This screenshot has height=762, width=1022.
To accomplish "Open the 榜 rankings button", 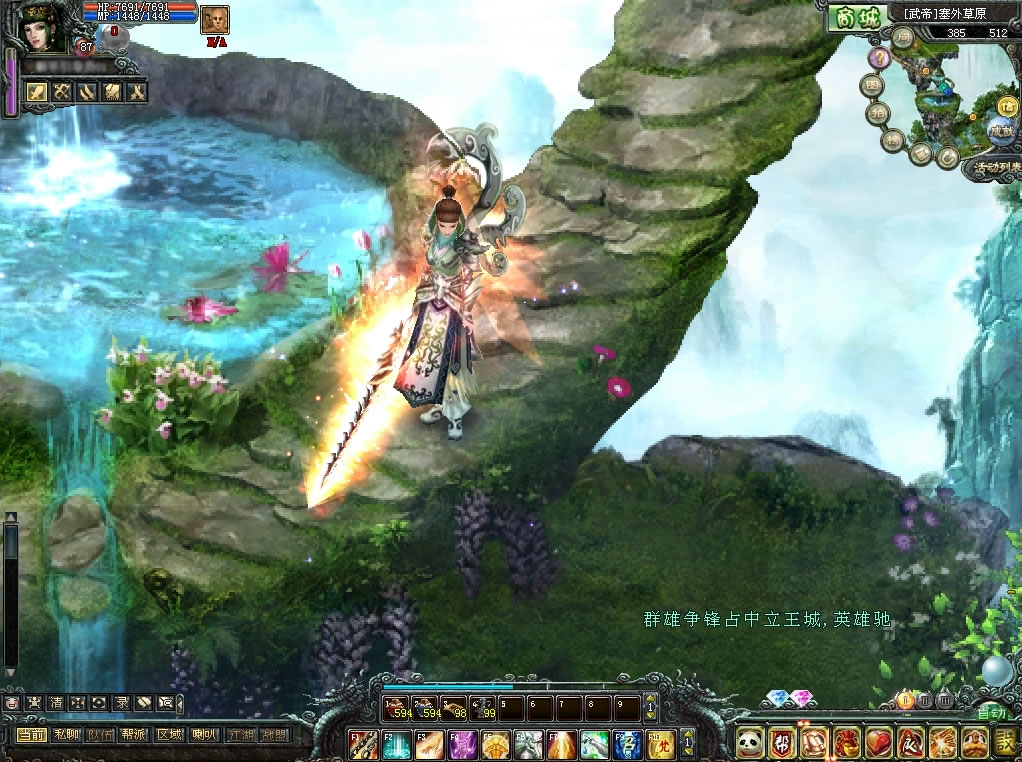I will pos(894,141).
